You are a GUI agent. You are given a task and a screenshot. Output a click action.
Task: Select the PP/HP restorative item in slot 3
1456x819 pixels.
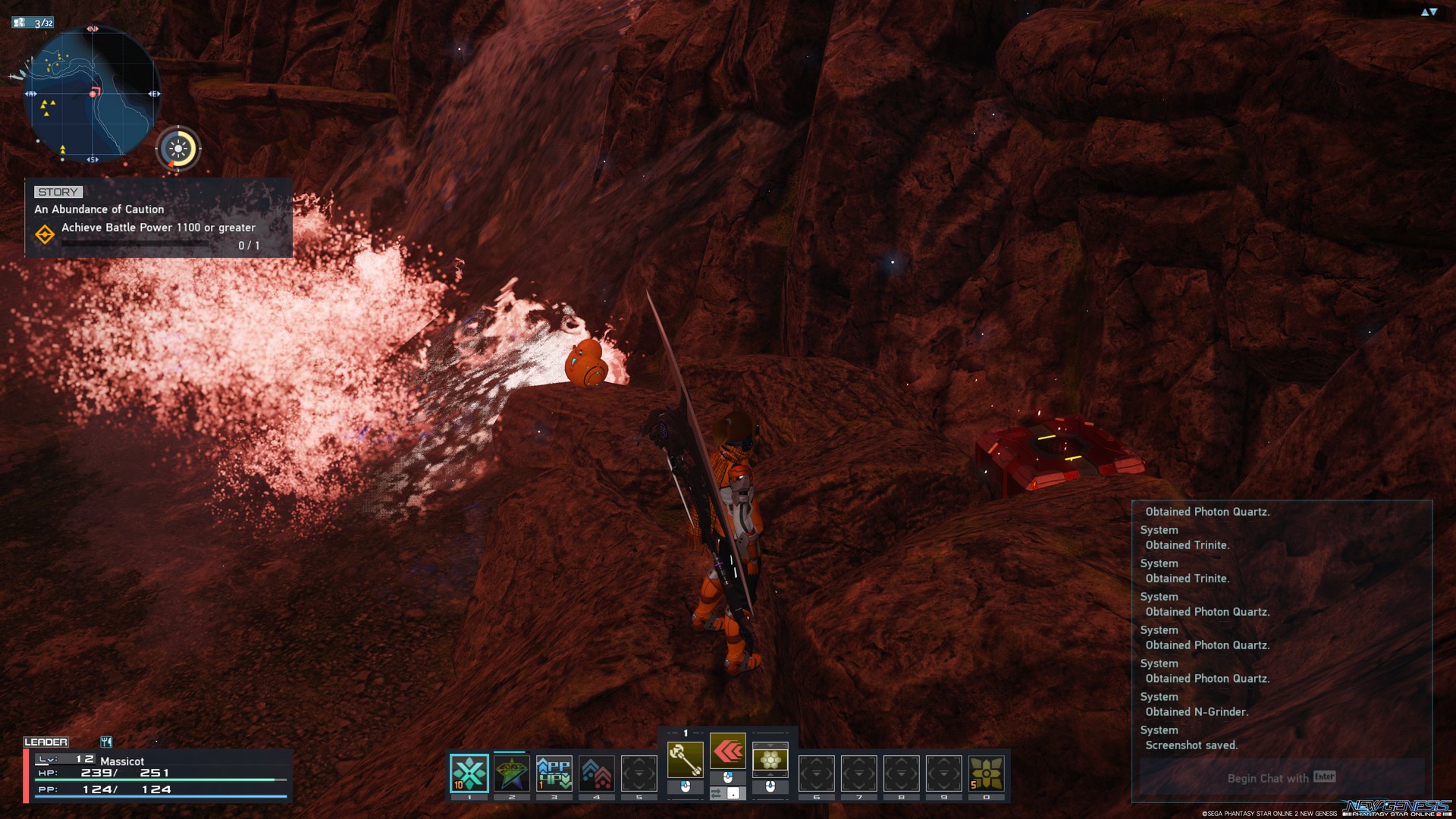[554, 773]
